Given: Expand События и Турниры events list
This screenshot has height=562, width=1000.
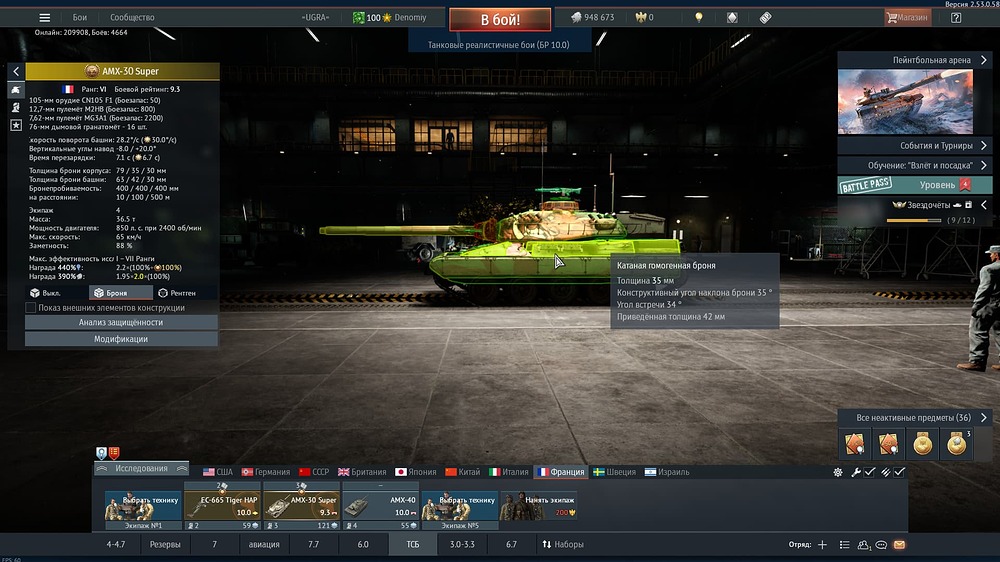Looking at the screenshot, I should [x=912, y=146].
